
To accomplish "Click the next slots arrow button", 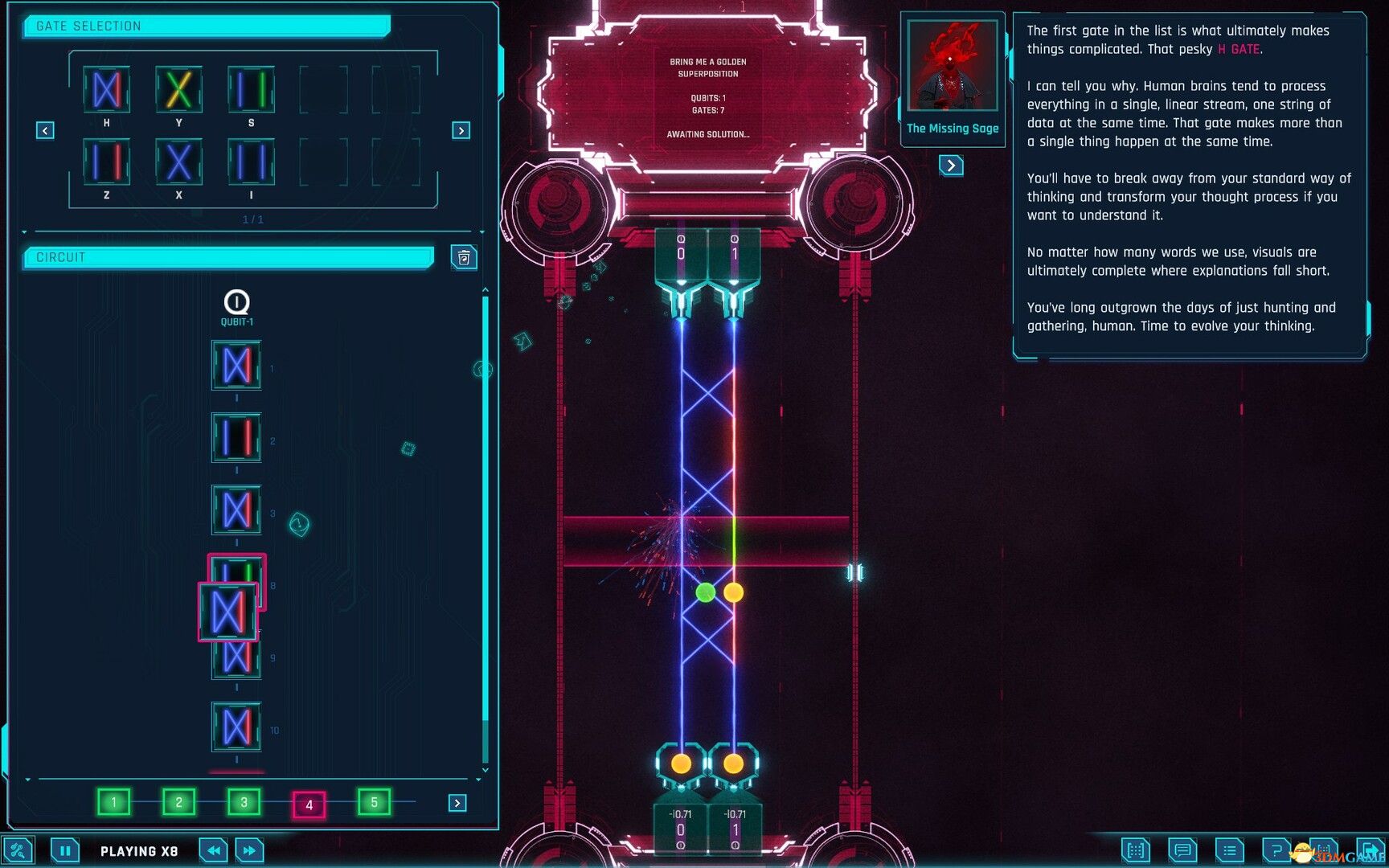I will [456, 802].
